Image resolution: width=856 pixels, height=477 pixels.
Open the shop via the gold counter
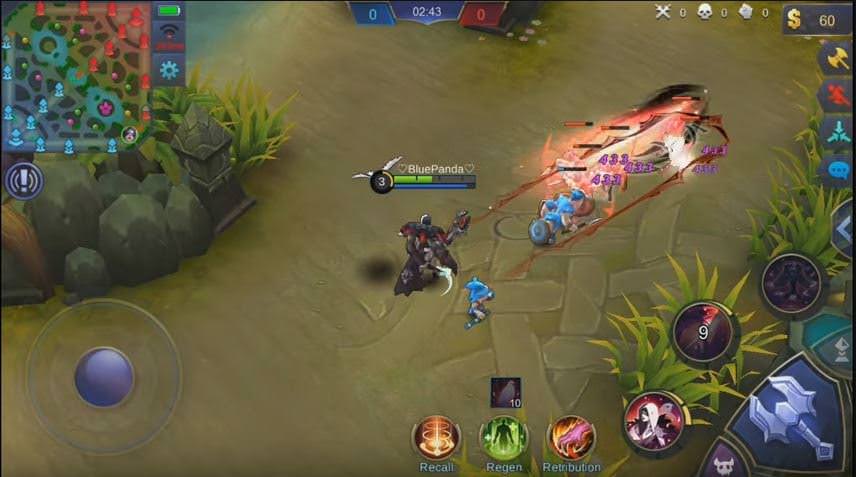click(x=816, y=20)
